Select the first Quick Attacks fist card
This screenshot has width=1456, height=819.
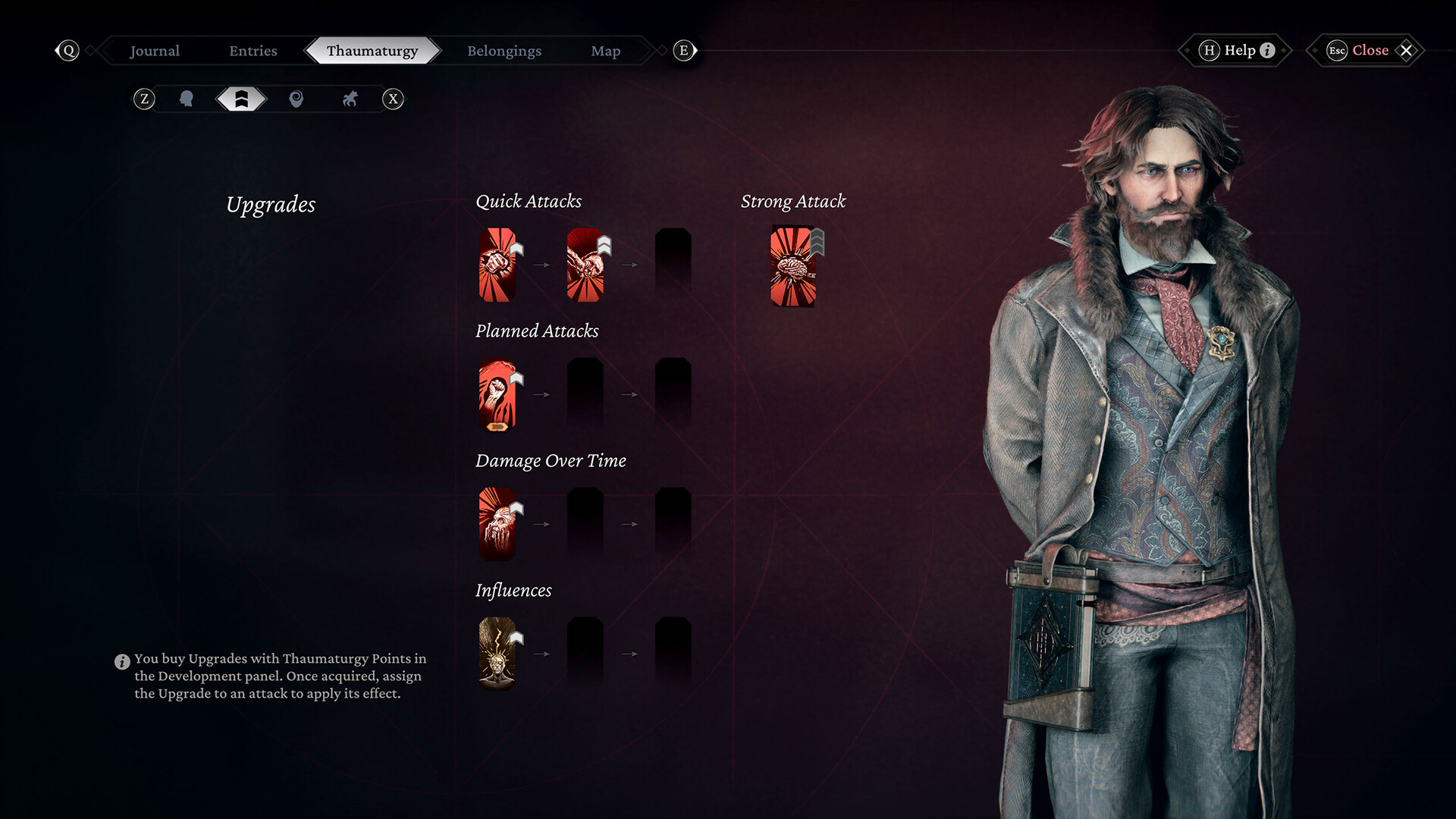coord(497,265)
